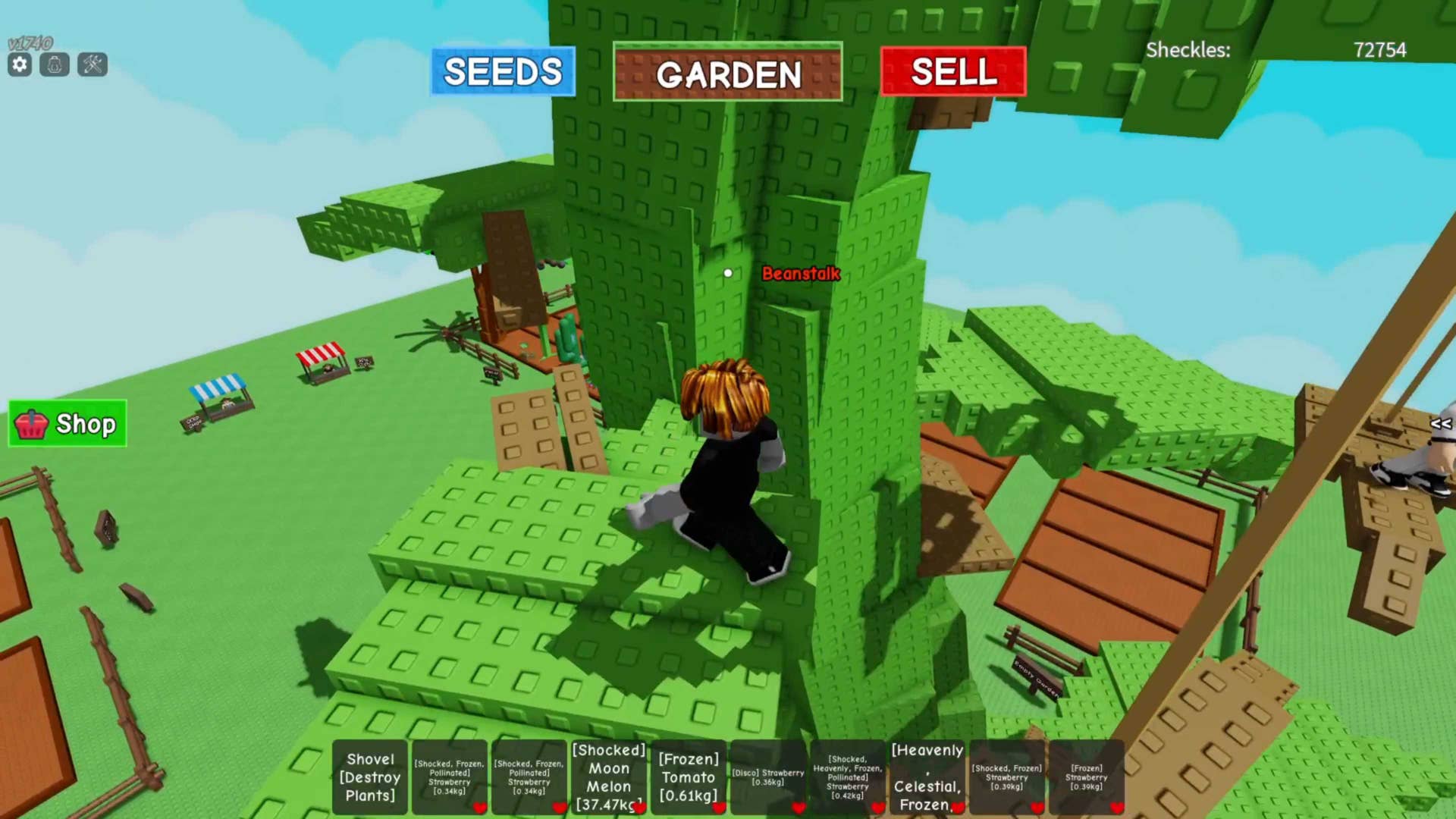Select the Shocked, Frozen Strawberry 0.39kg slot
Image resolution: width=1456 pixels, height=819 pixels.
click(1006, 777)
